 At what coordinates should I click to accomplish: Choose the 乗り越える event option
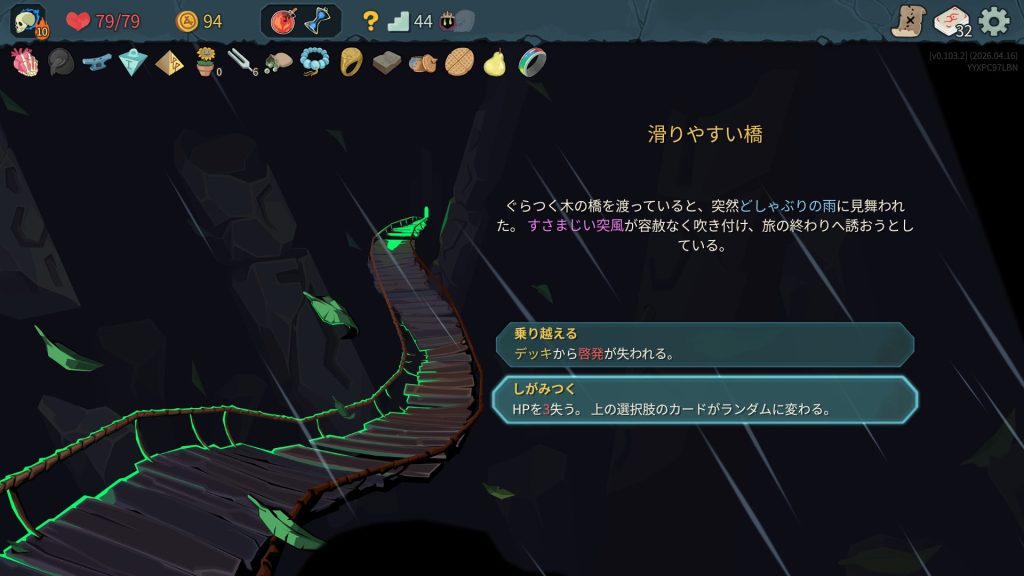(704, 343)
